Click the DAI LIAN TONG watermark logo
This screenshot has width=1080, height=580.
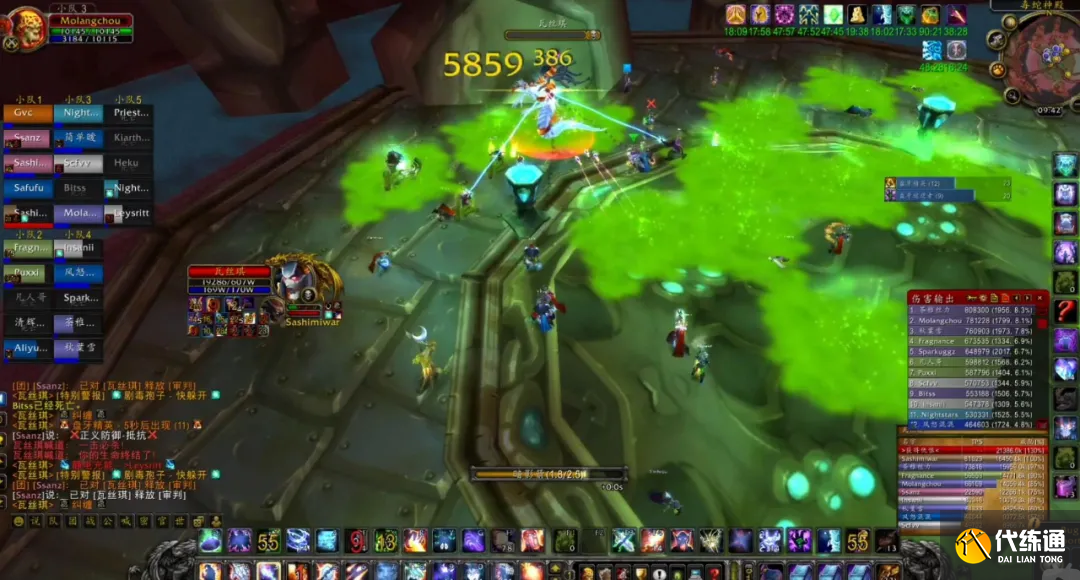point(1008,545)
